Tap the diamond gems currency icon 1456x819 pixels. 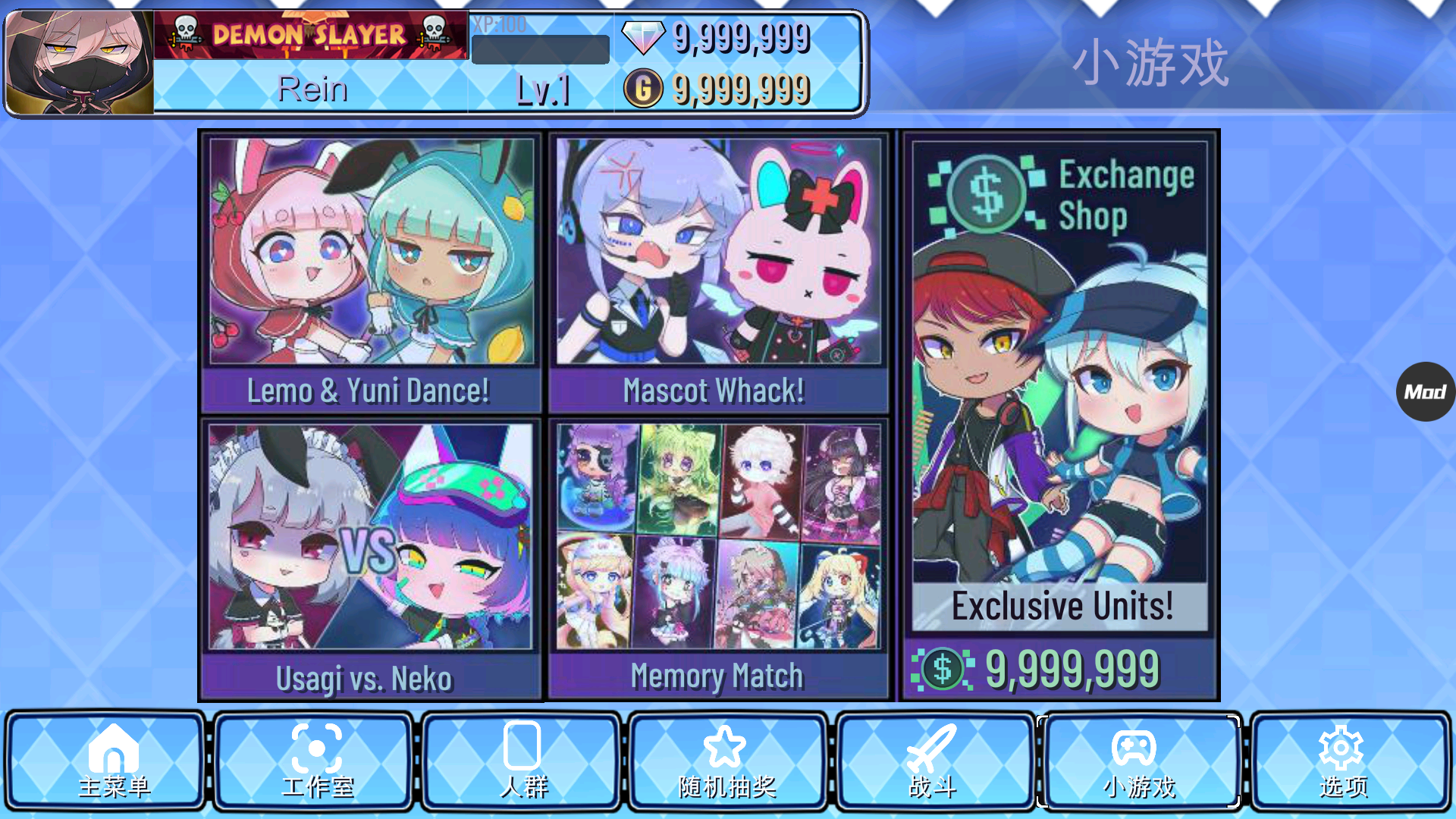tap(642, 36)
